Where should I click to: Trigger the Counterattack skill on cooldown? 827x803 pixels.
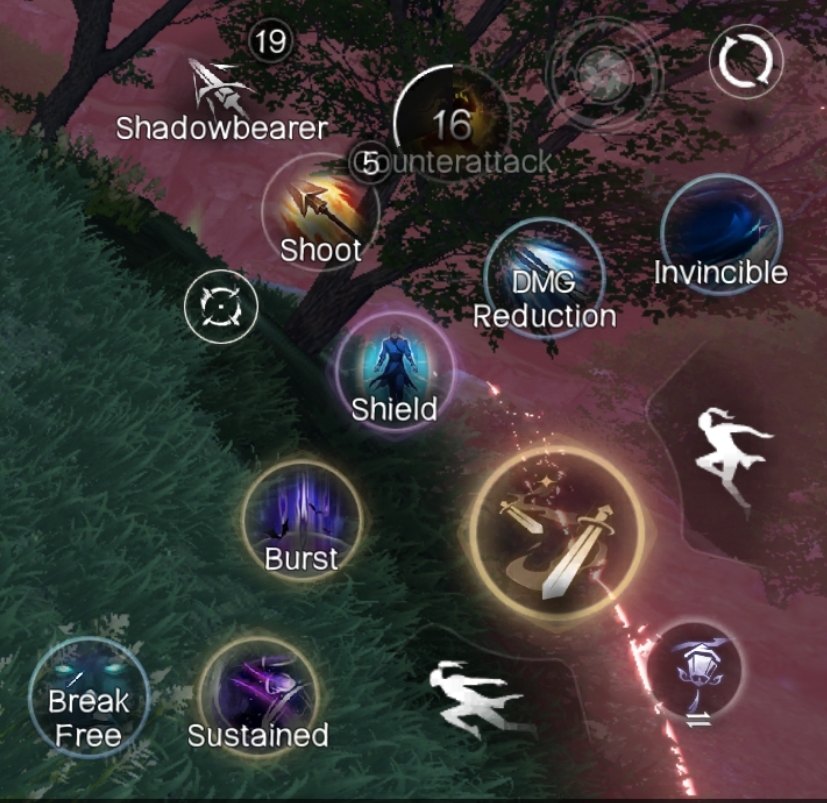(x=451, y=125)
